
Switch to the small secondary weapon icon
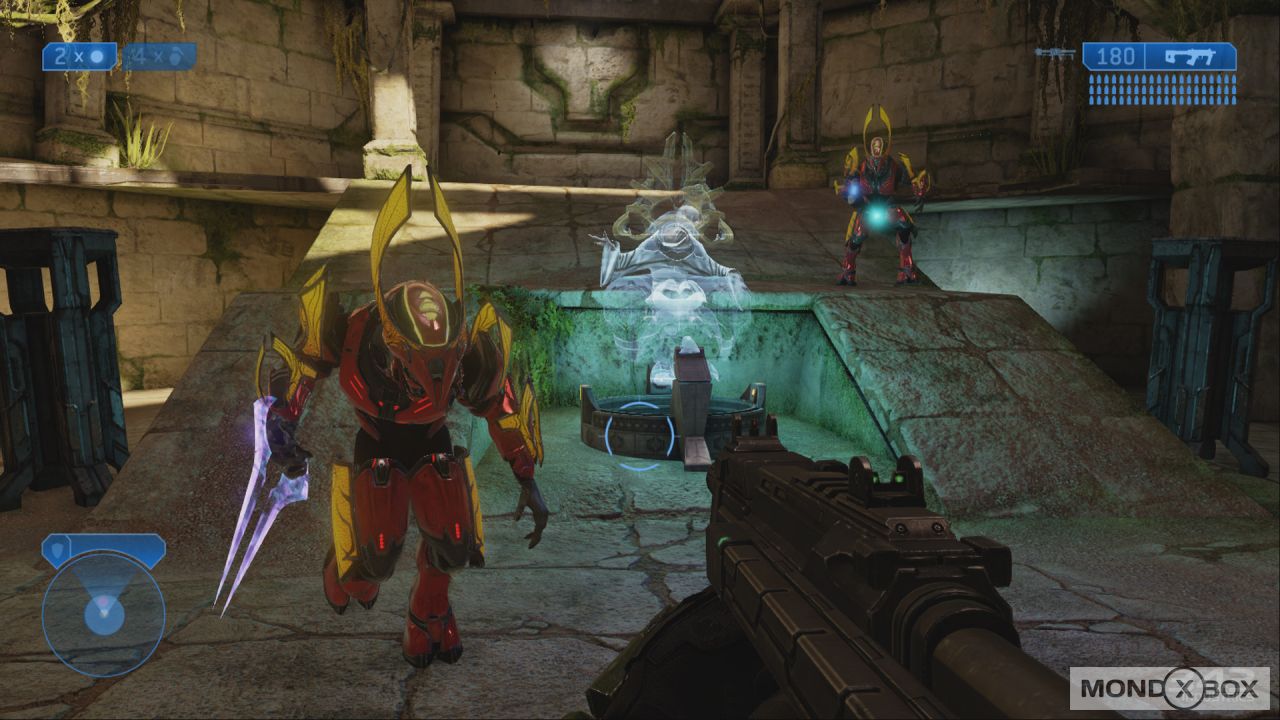(x=1056, y=54)
